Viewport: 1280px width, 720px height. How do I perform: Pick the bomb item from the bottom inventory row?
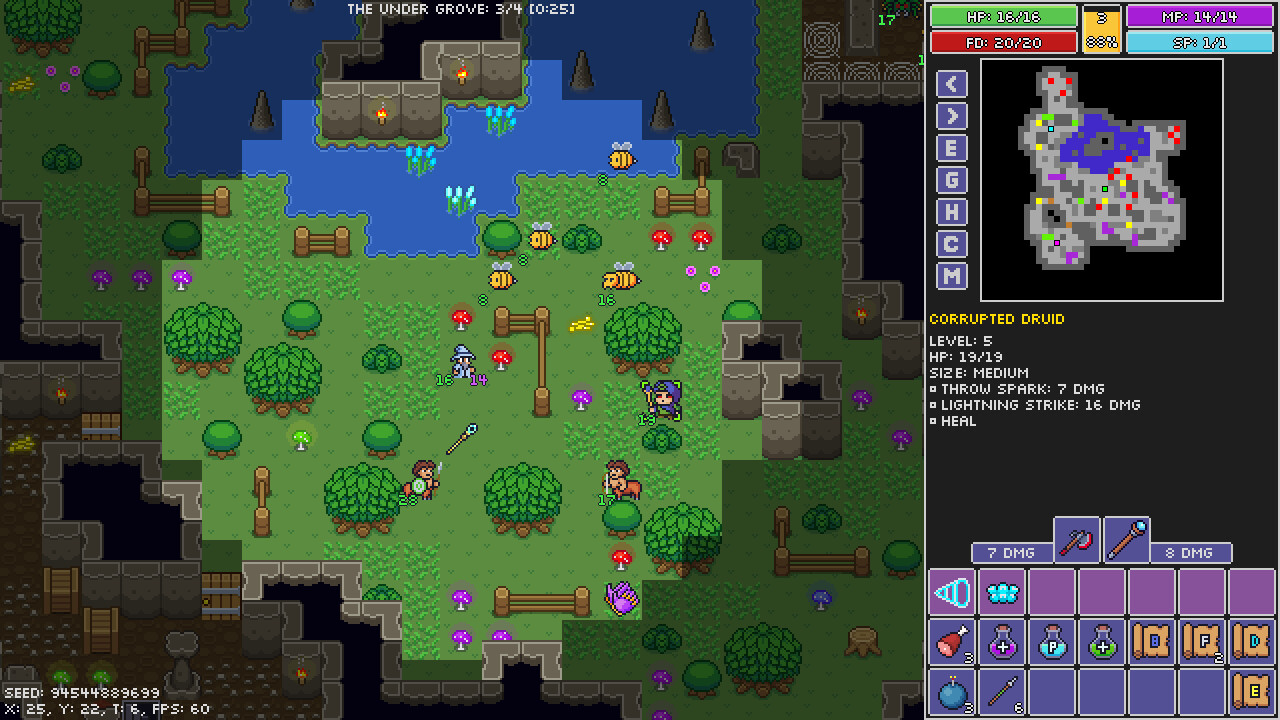(x=952, y=692)
